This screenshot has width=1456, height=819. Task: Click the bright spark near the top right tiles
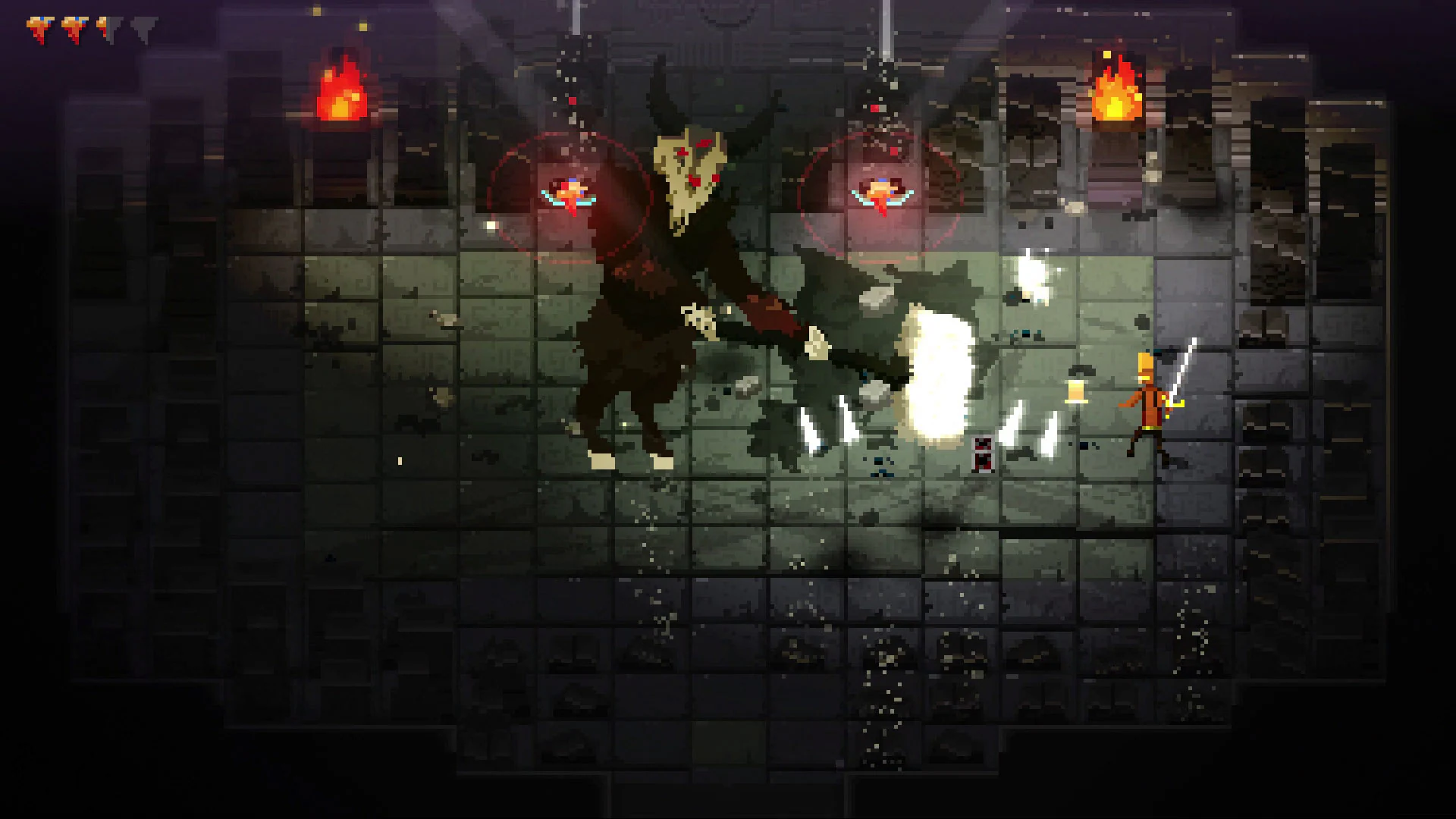[x=1031, y=277]
